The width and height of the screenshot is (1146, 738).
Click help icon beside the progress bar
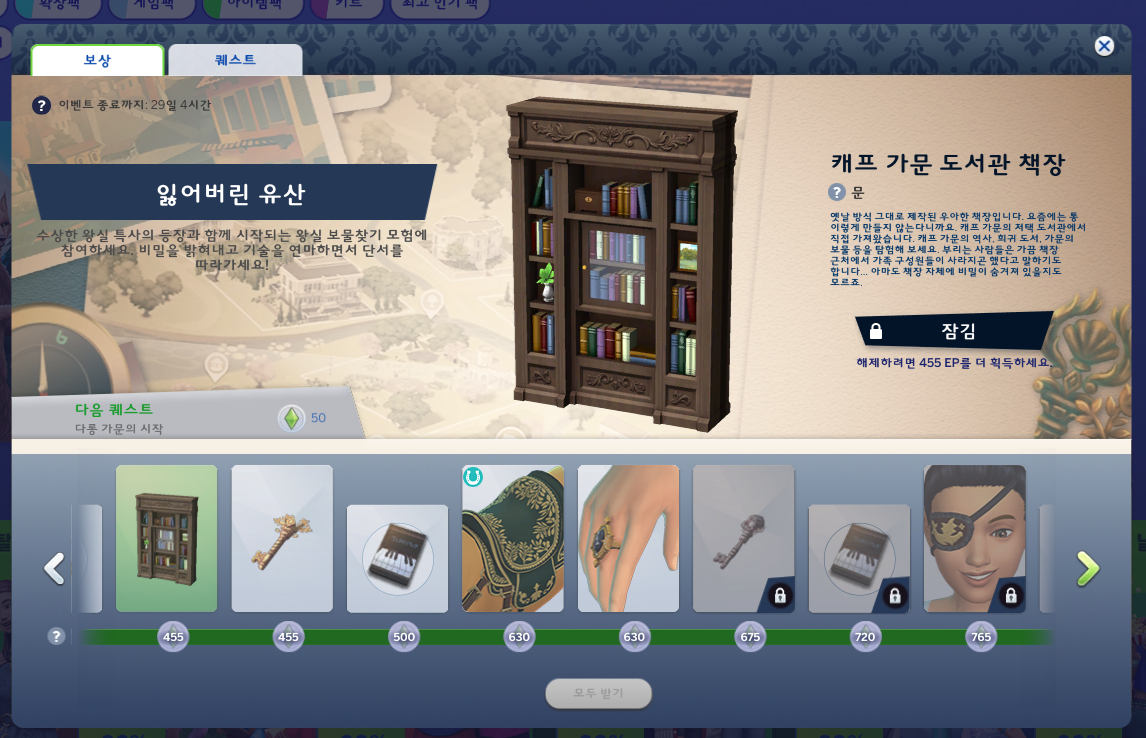(57, 636)
